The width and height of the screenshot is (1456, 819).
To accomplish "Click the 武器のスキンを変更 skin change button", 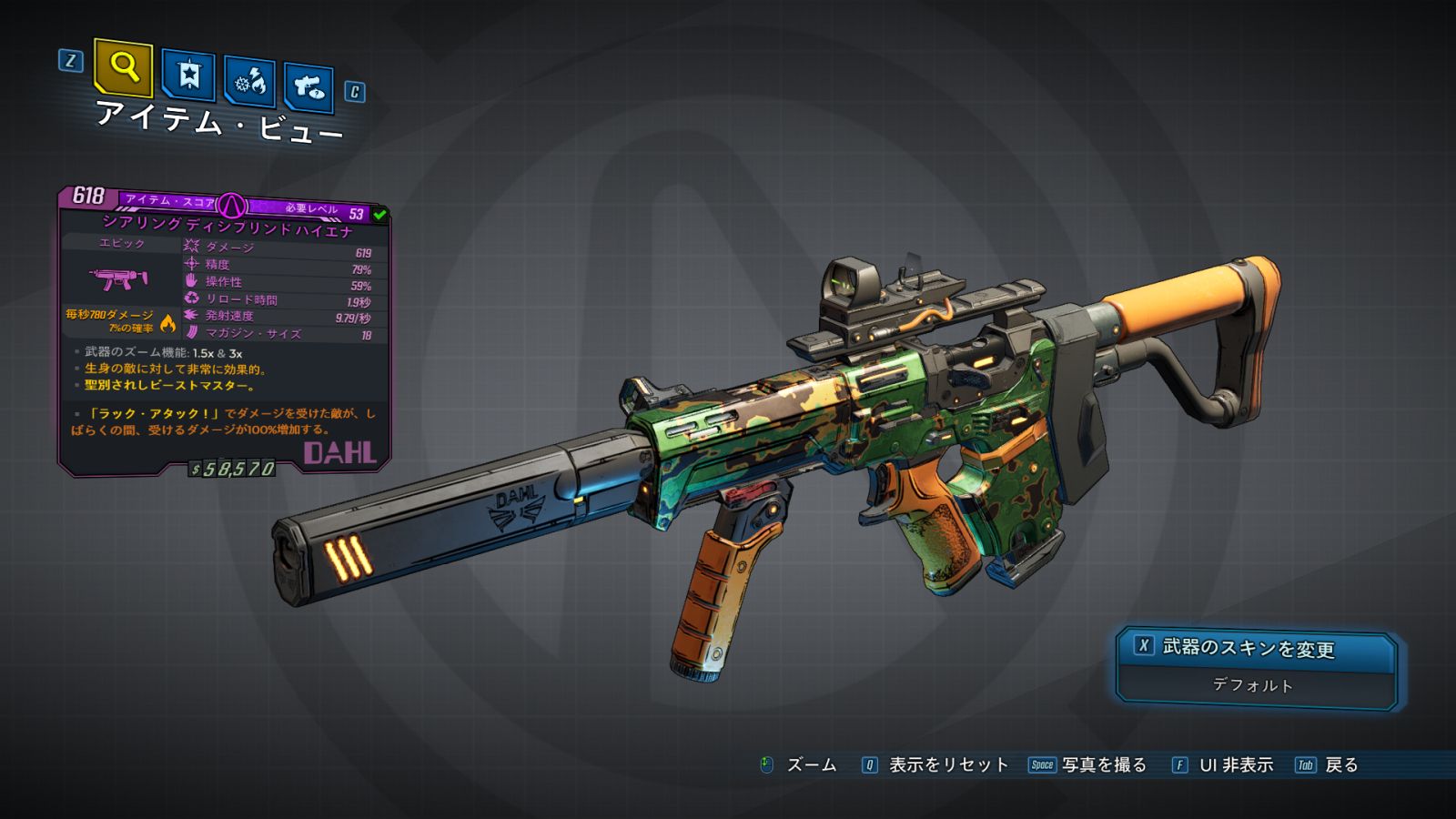I will coord(1254,648).
